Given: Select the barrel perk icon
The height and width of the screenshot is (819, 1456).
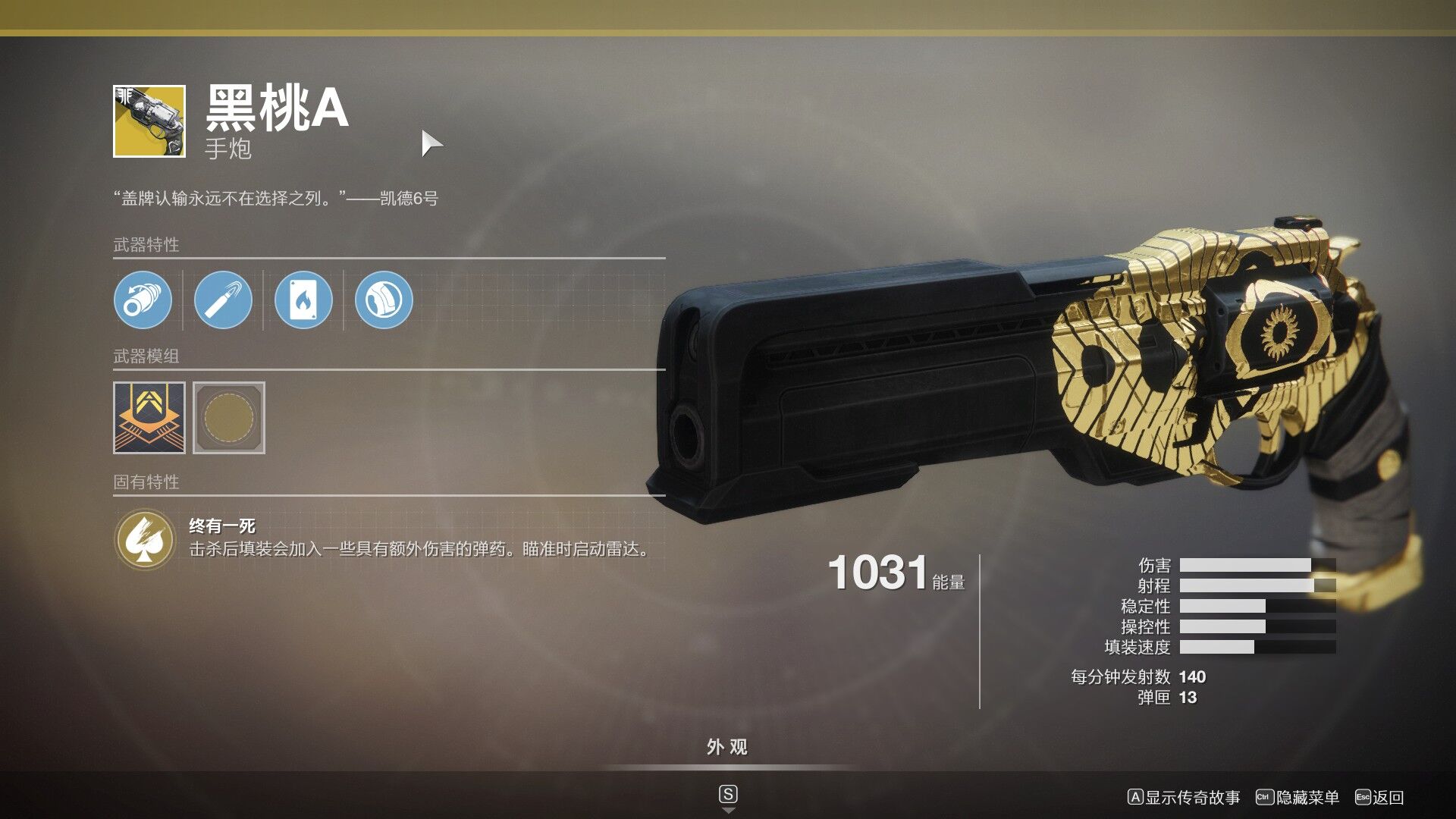Looking at the screenshot, I should [x=143, y=300].
